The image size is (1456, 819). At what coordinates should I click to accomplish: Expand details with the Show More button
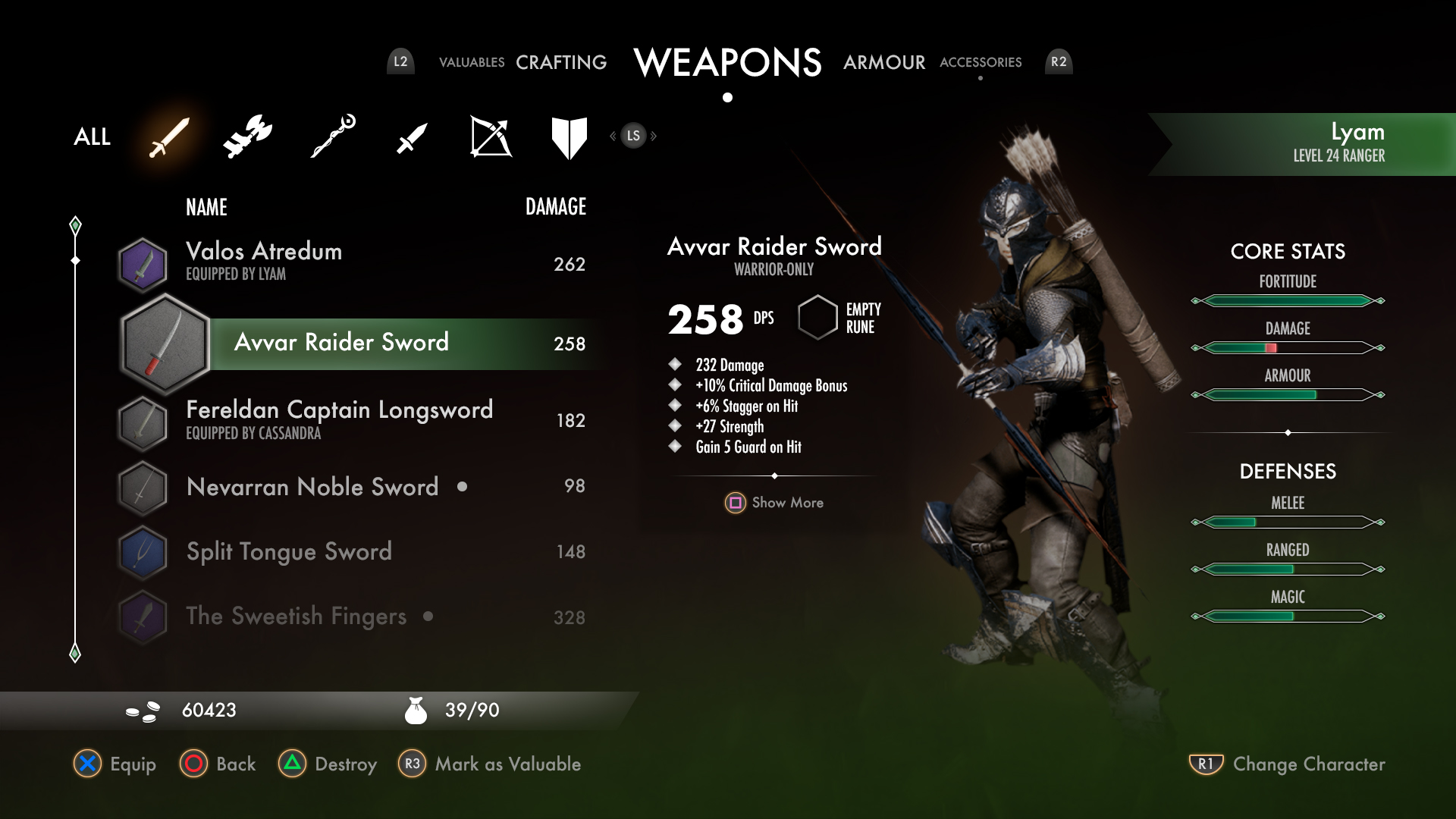tap(773, 502)
